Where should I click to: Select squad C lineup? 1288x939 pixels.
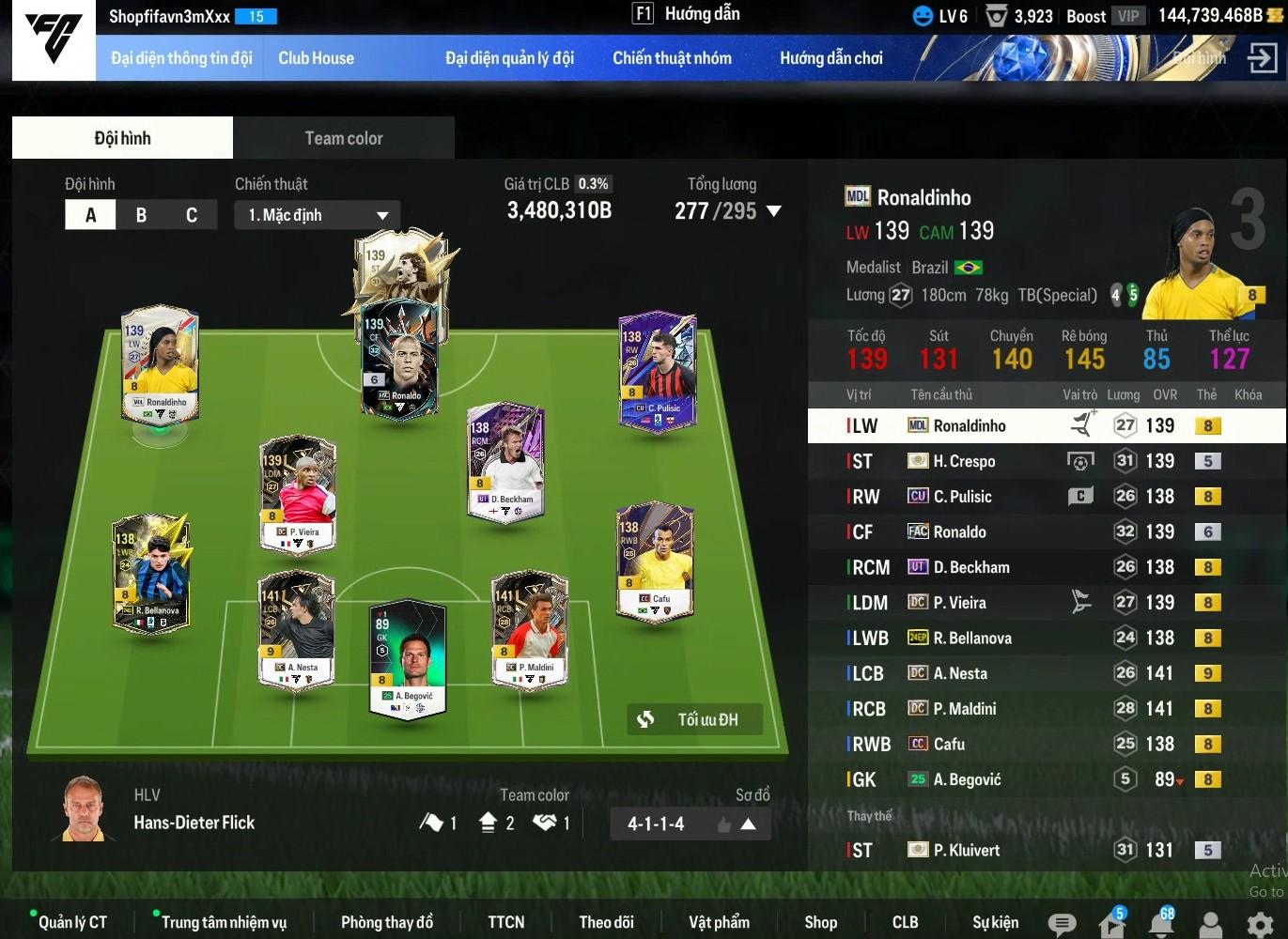pos(192,215)
